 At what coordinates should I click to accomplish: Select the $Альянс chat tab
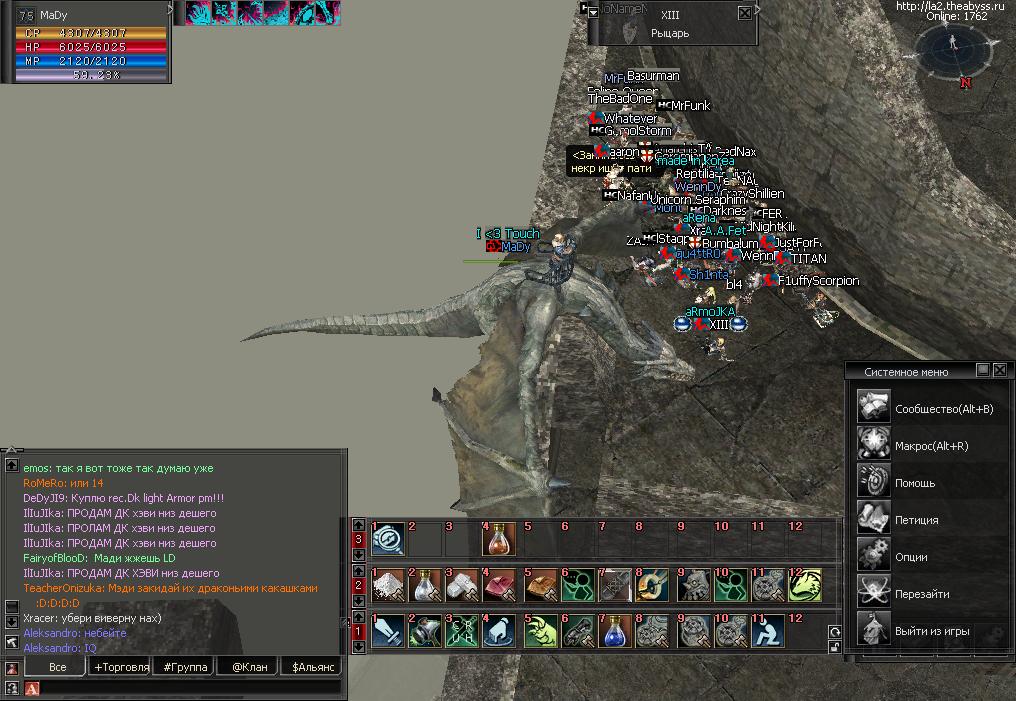coord(311,667)
